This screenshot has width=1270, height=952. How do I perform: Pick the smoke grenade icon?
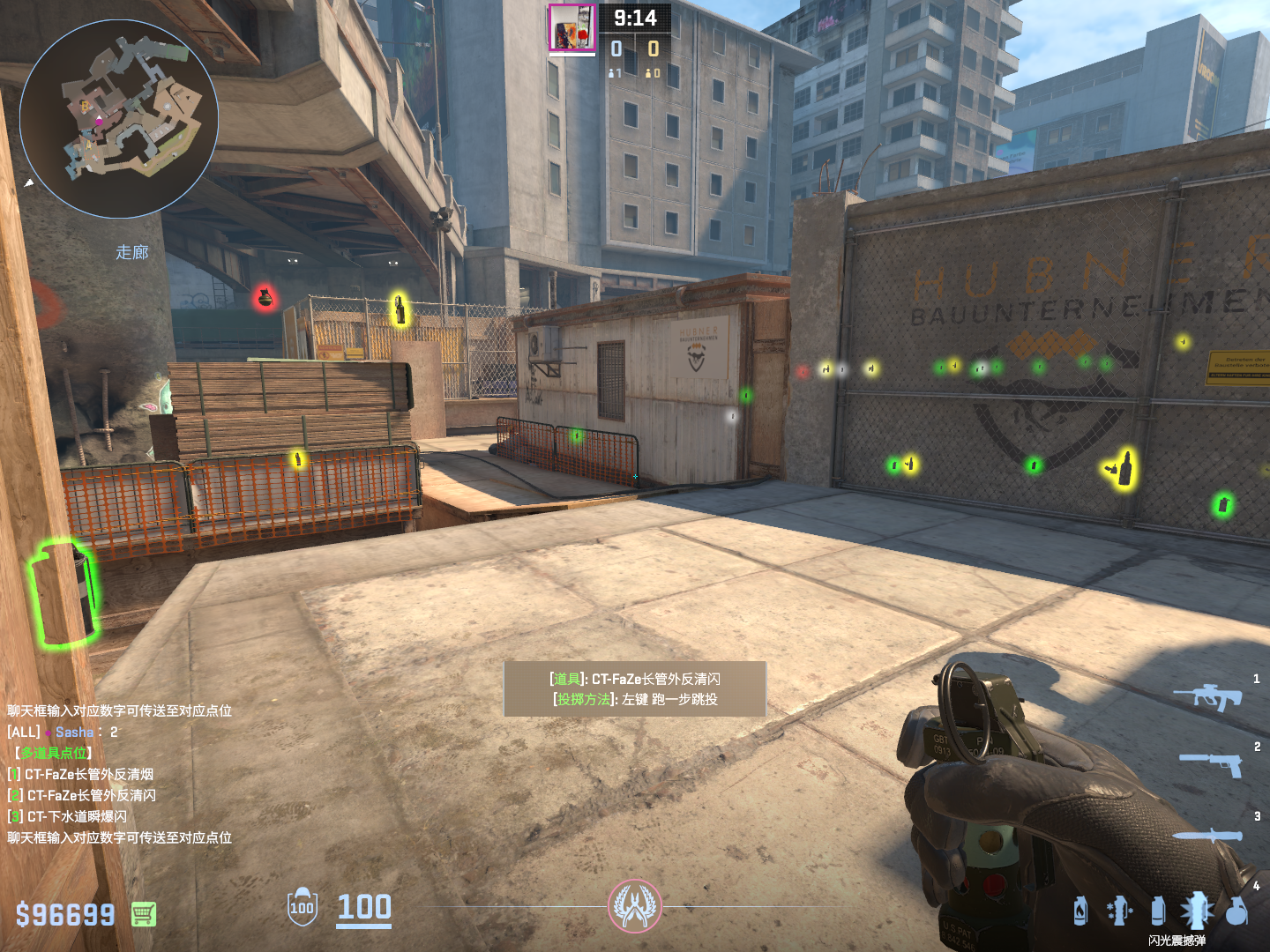click(1158, 911)
